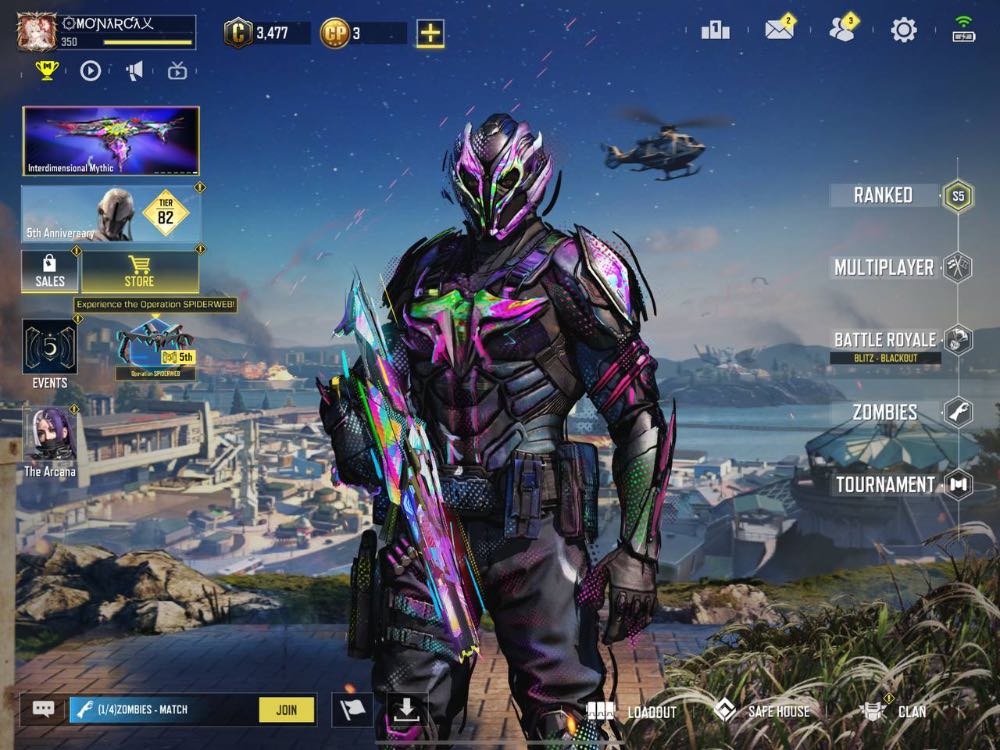1000x750 pixels.
Task: View the Interdimensional Mythic banner
Action: pyautogui.click(x=111, y=141)
